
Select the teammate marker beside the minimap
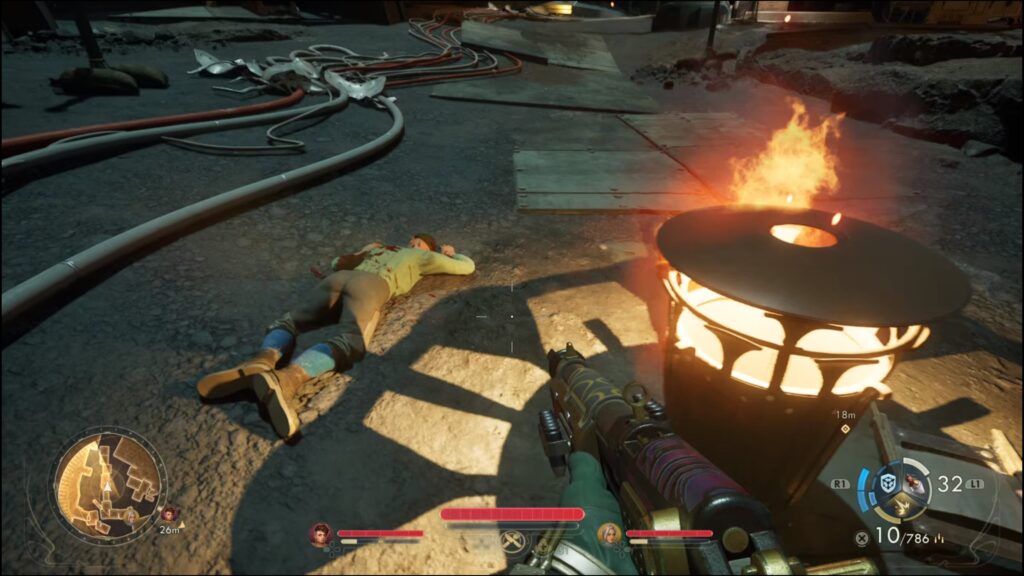[169, 514]
